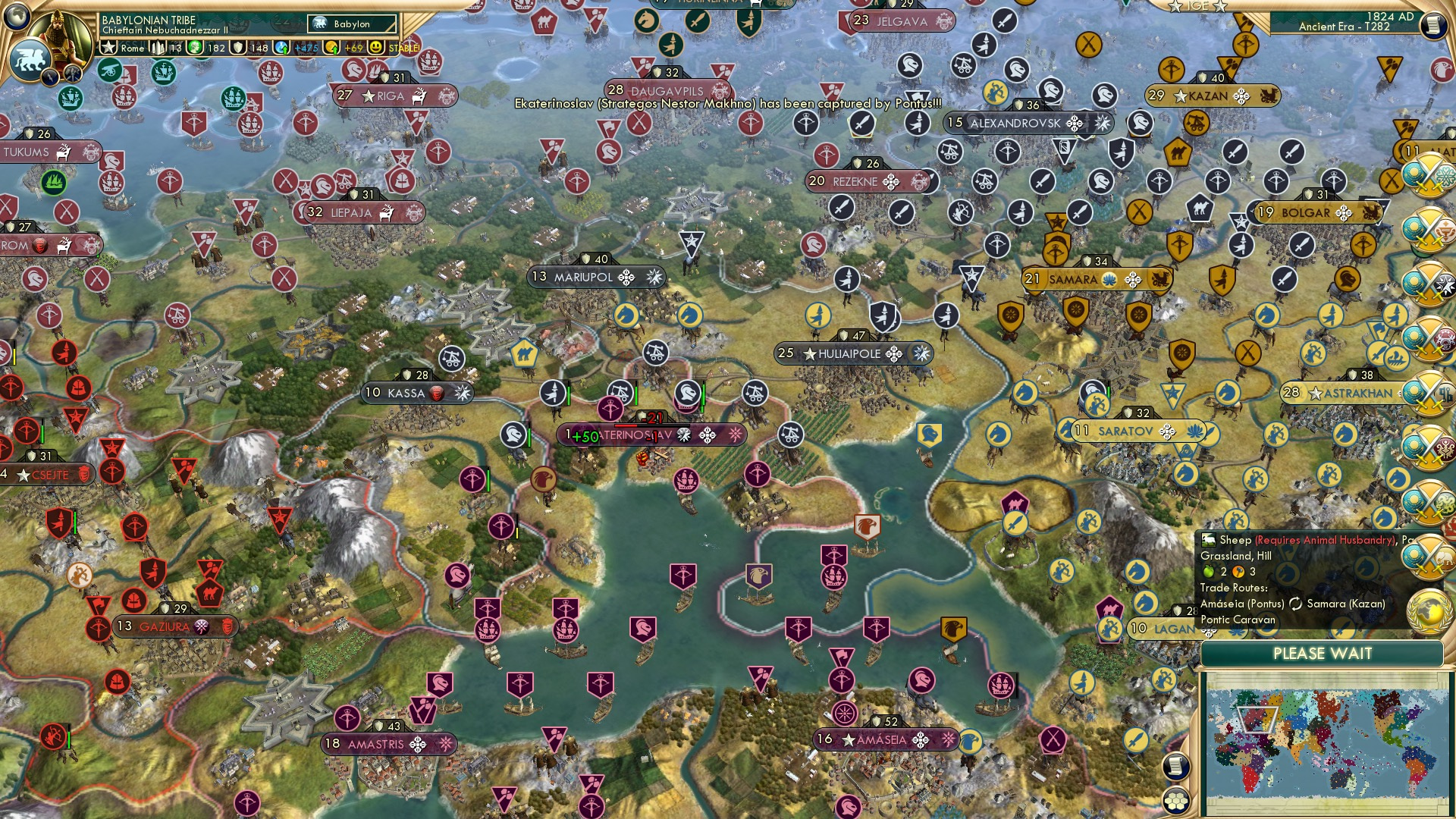Viewport: 1456px width, 819px height.
Task: Click the war notification showing the elephant emblem
Action: click(x=1429, y=556)
